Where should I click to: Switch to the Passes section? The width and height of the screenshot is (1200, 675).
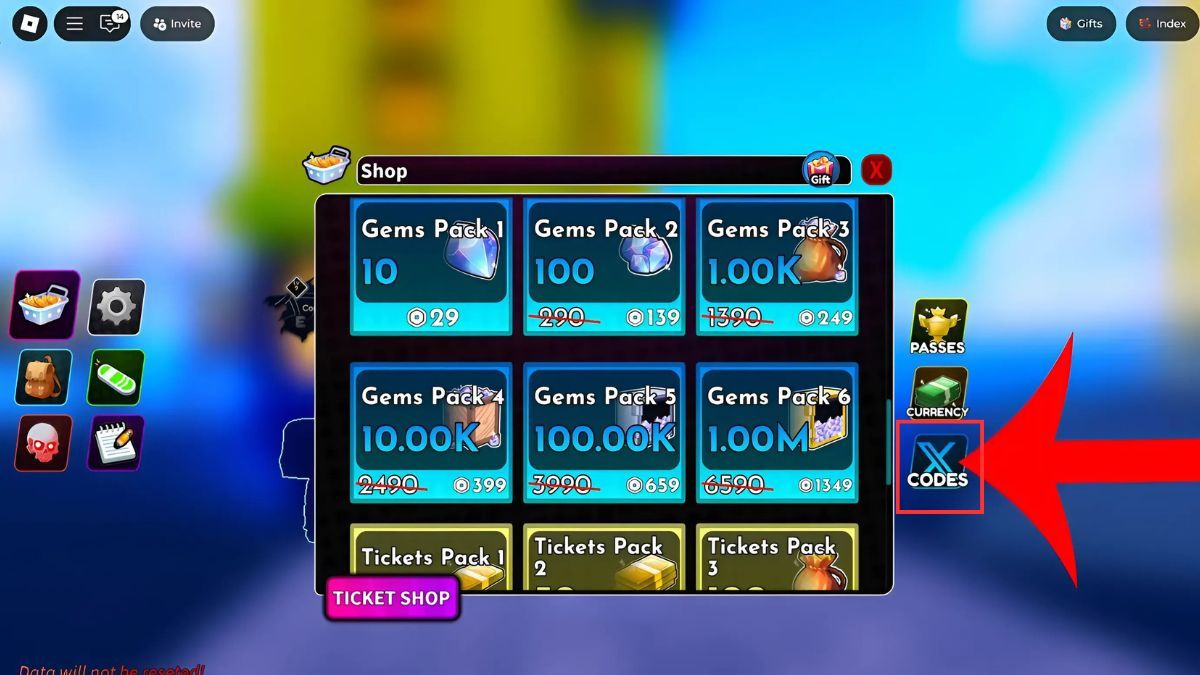(938, 327)
